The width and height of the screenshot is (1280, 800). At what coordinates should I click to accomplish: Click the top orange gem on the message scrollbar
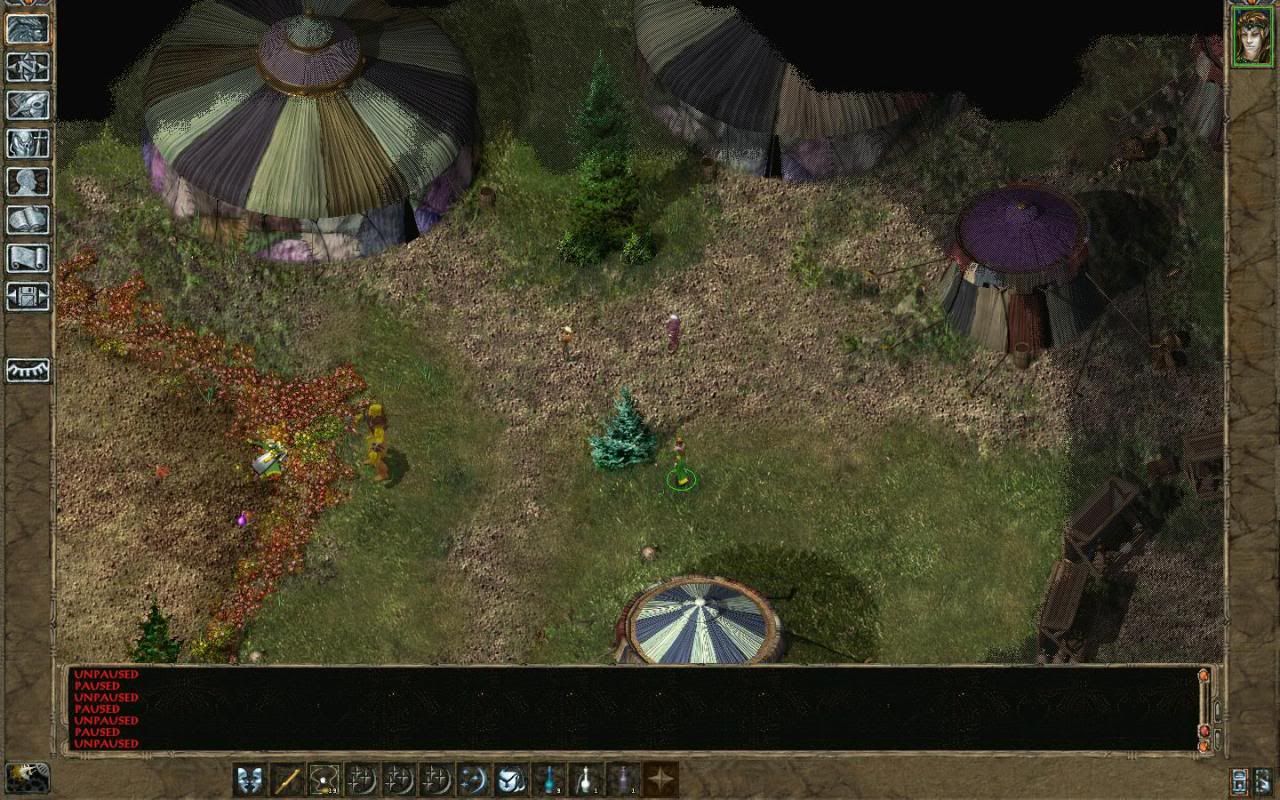(x=1204, y=677)
